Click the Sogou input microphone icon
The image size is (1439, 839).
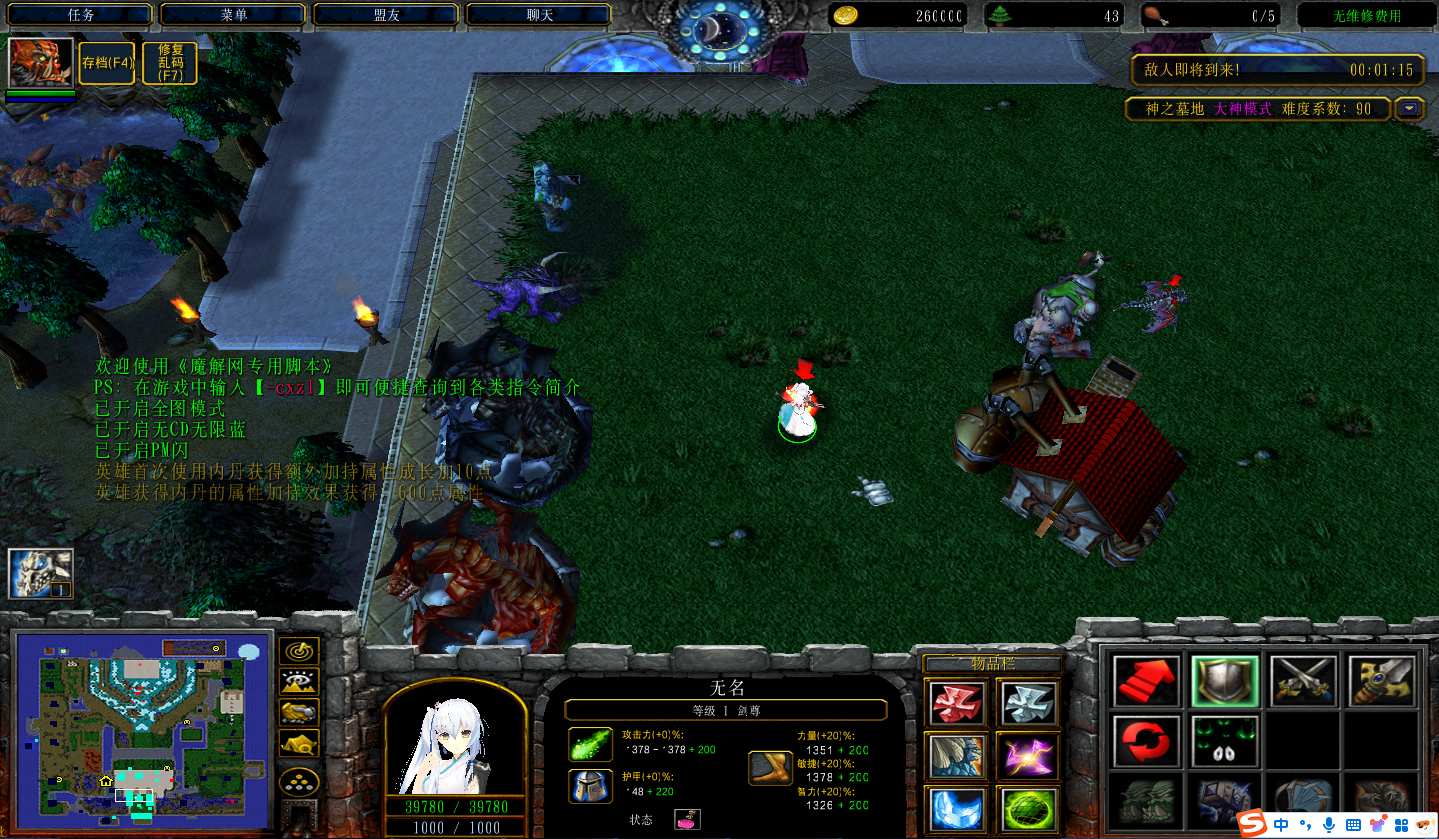click(x=1329, y=824)
